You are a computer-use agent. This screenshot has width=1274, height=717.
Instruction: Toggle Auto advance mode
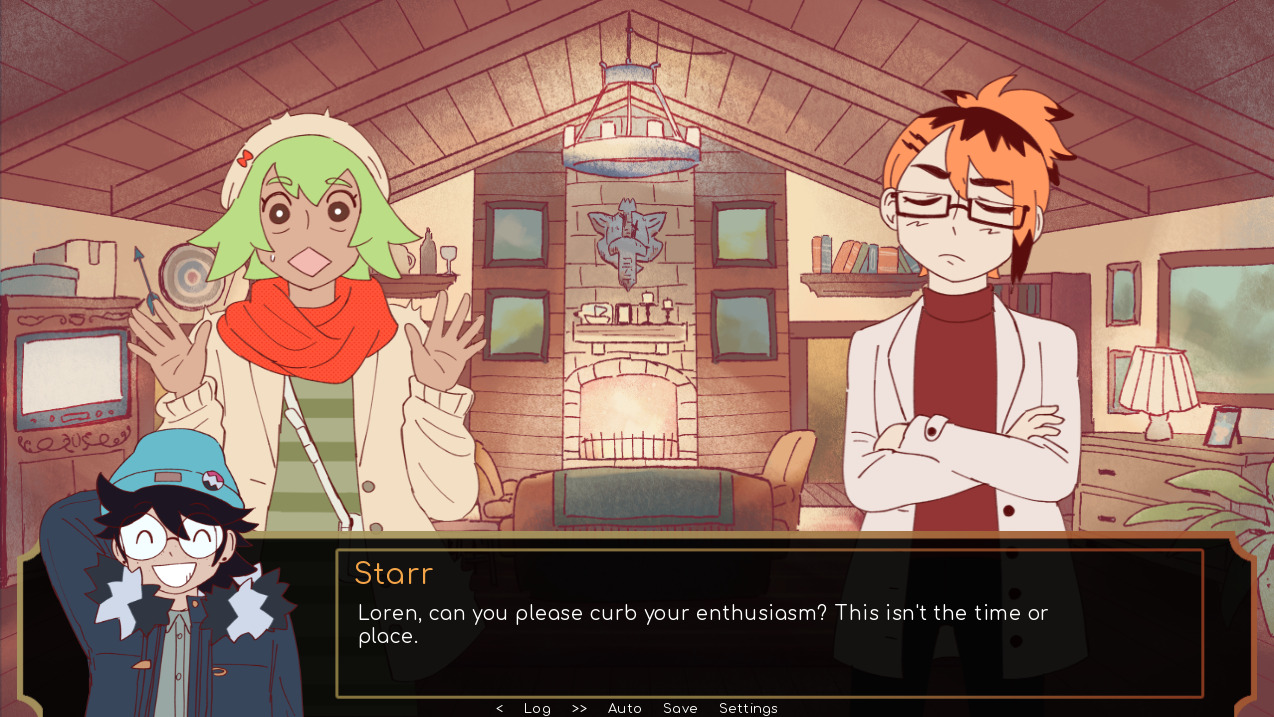(625, 708)
